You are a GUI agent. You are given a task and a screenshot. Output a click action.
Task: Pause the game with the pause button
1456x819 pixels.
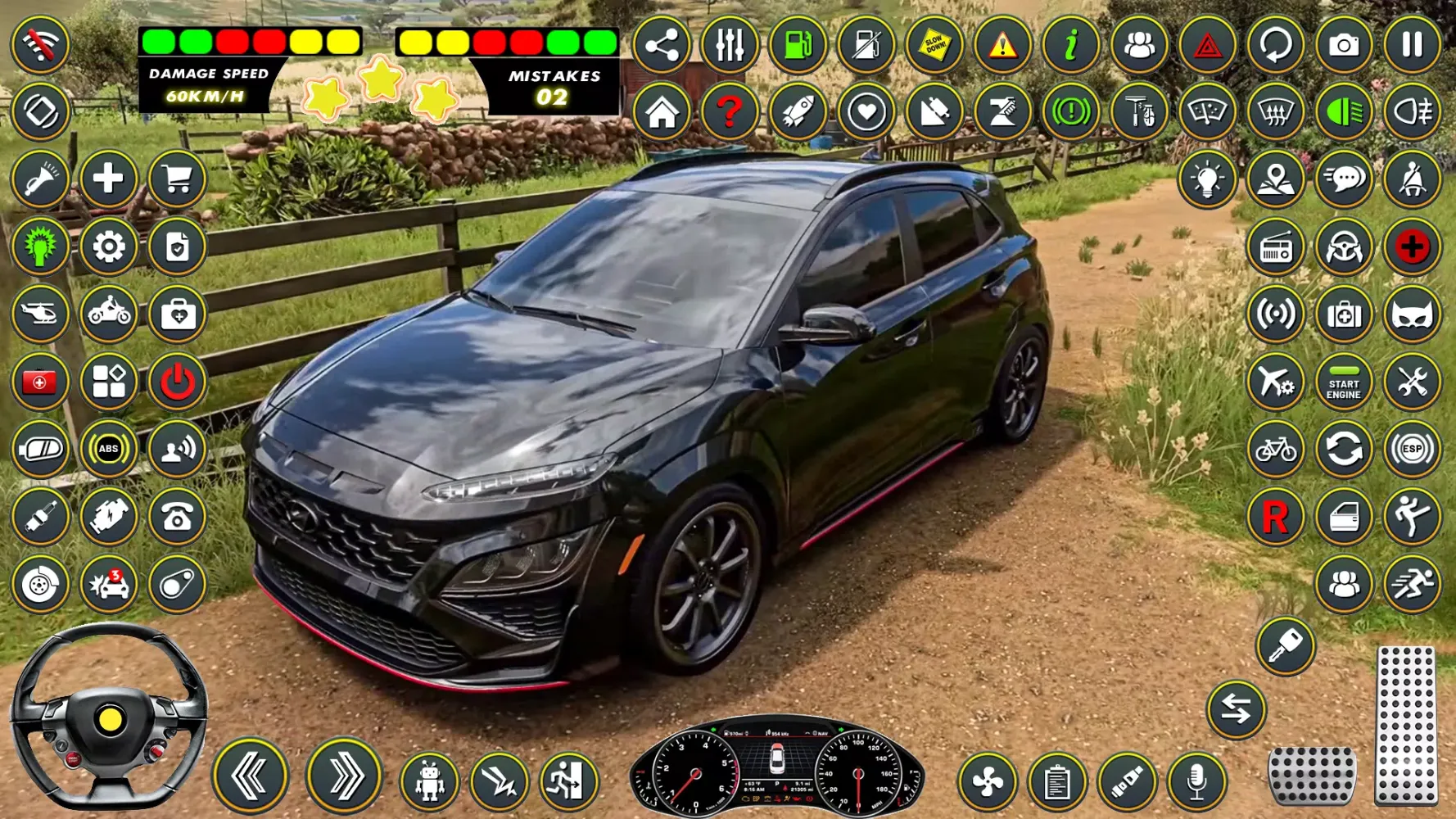click(x=1412, y=45)
